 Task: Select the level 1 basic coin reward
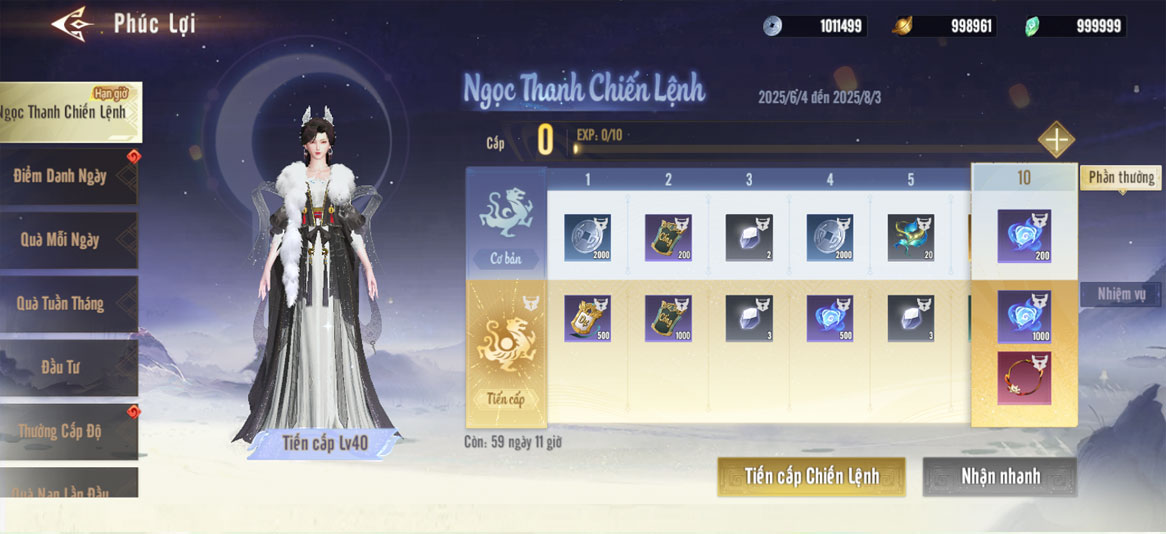click(588, 238)
